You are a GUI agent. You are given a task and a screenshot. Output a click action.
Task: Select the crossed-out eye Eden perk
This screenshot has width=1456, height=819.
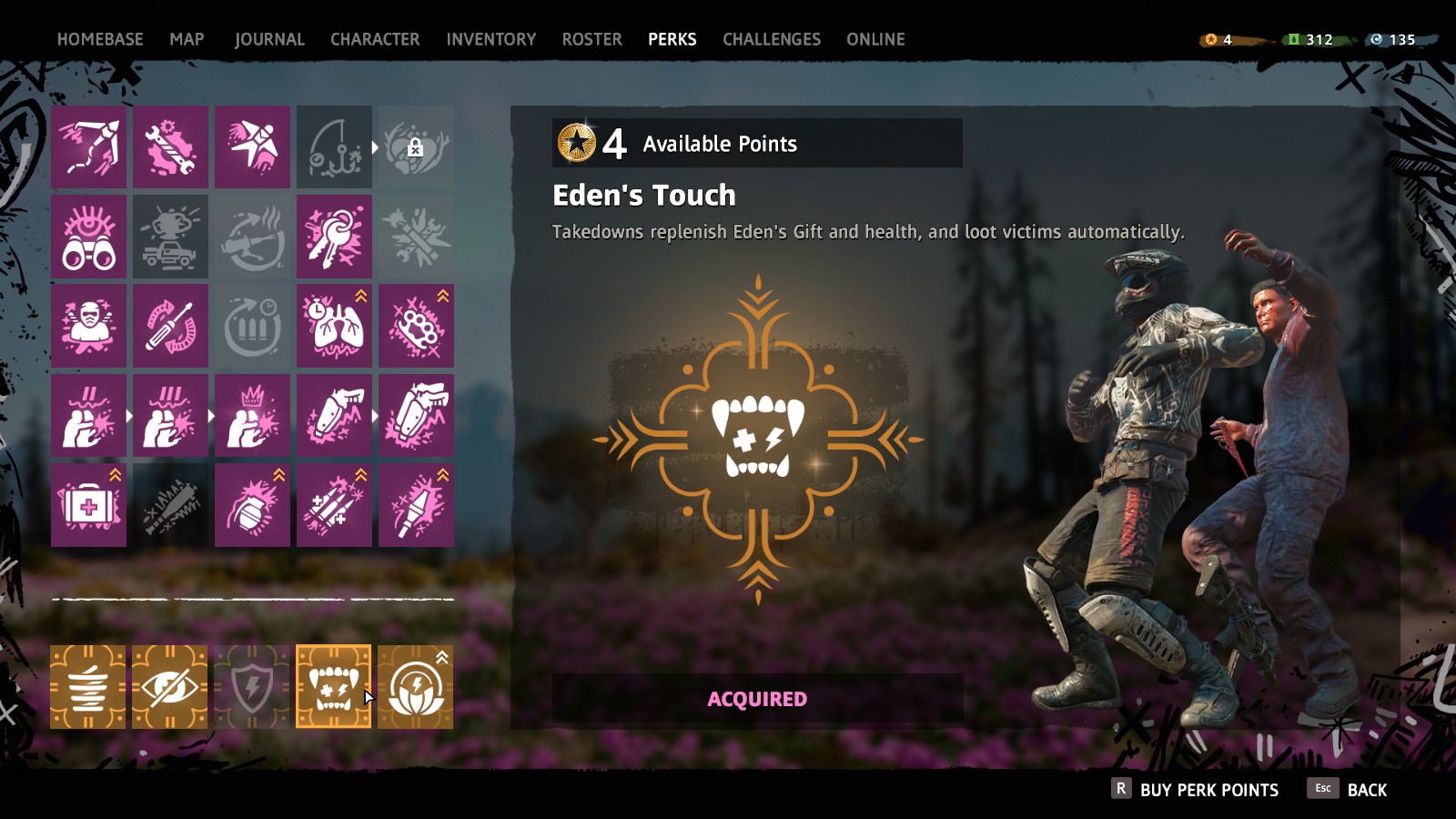(x=170, y=687)
